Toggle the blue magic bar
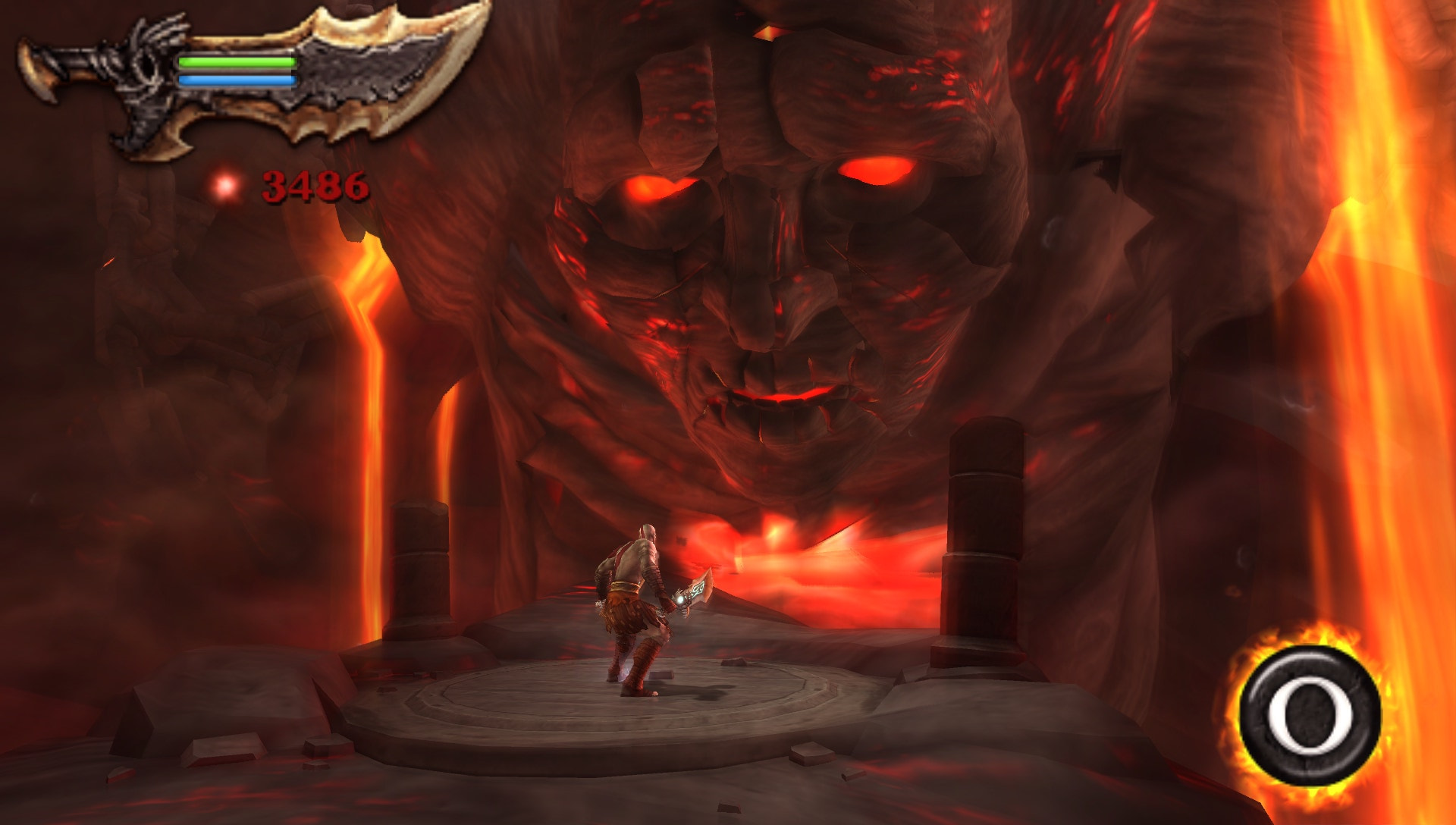Viewport: 1456px width, 825px height. (x=235, y=79)
